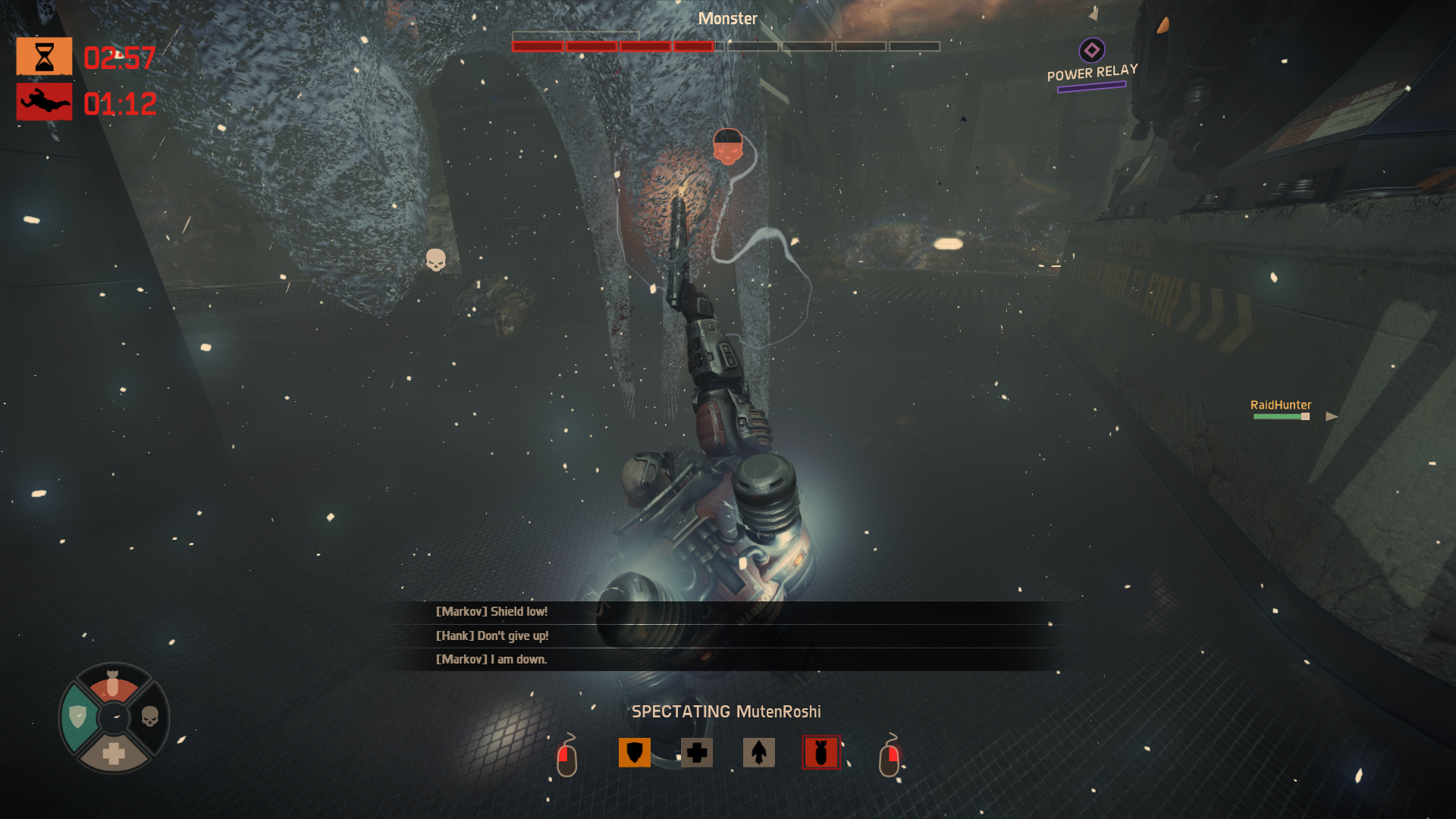Click the white skull downed marker
The width and height of the screenshot is (1456, 819).
pos(435,260)
